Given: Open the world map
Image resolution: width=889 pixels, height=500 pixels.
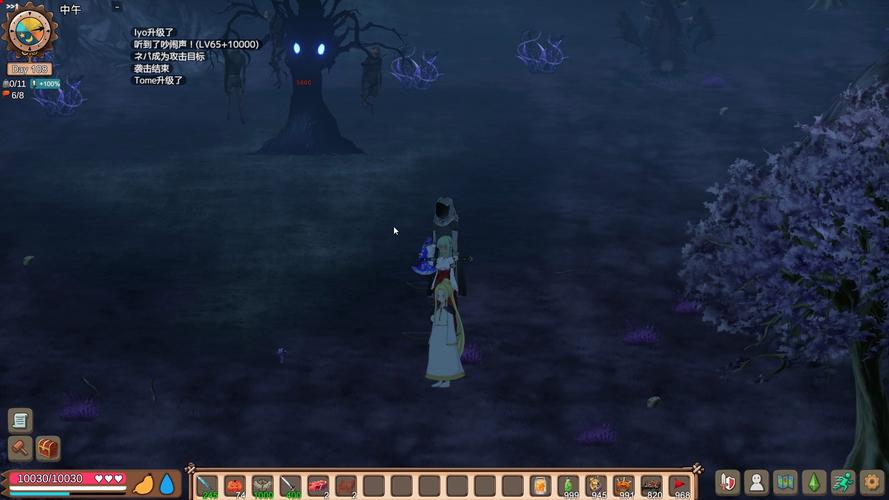Looking at the screenshot, I should (786, 482).
